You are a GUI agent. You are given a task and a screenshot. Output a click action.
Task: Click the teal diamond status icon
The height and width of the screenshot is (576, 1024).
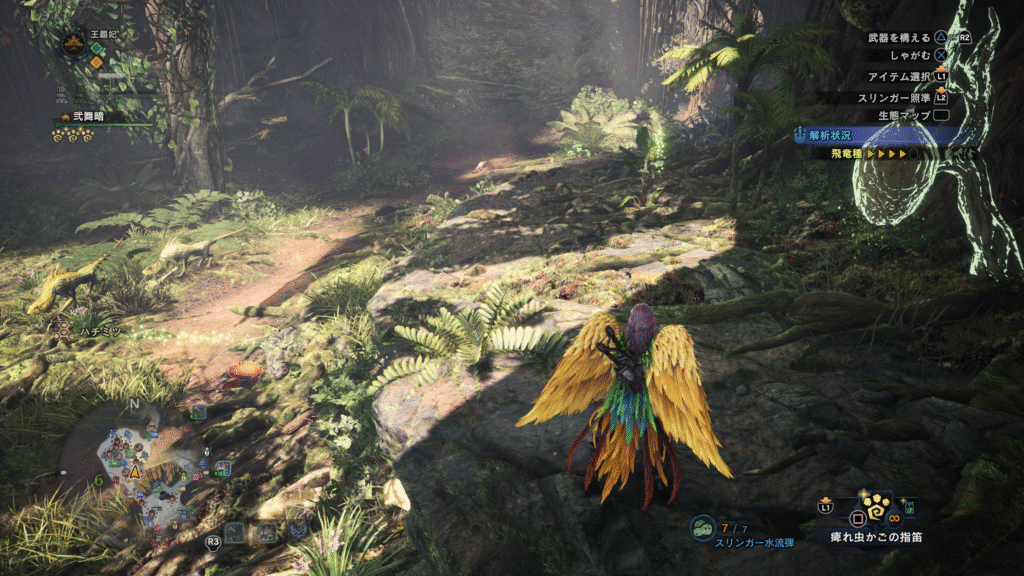(x=96, y=48)
